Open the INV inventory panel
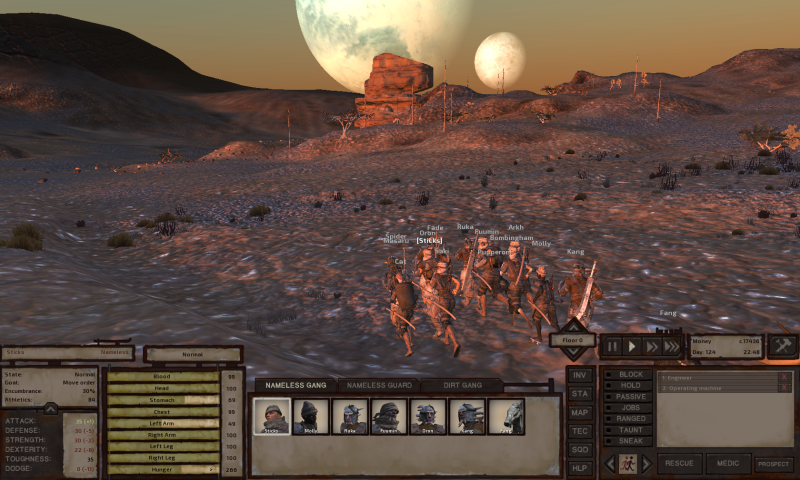800x480 pixels. pyautogui.click(x=579, y=375)
